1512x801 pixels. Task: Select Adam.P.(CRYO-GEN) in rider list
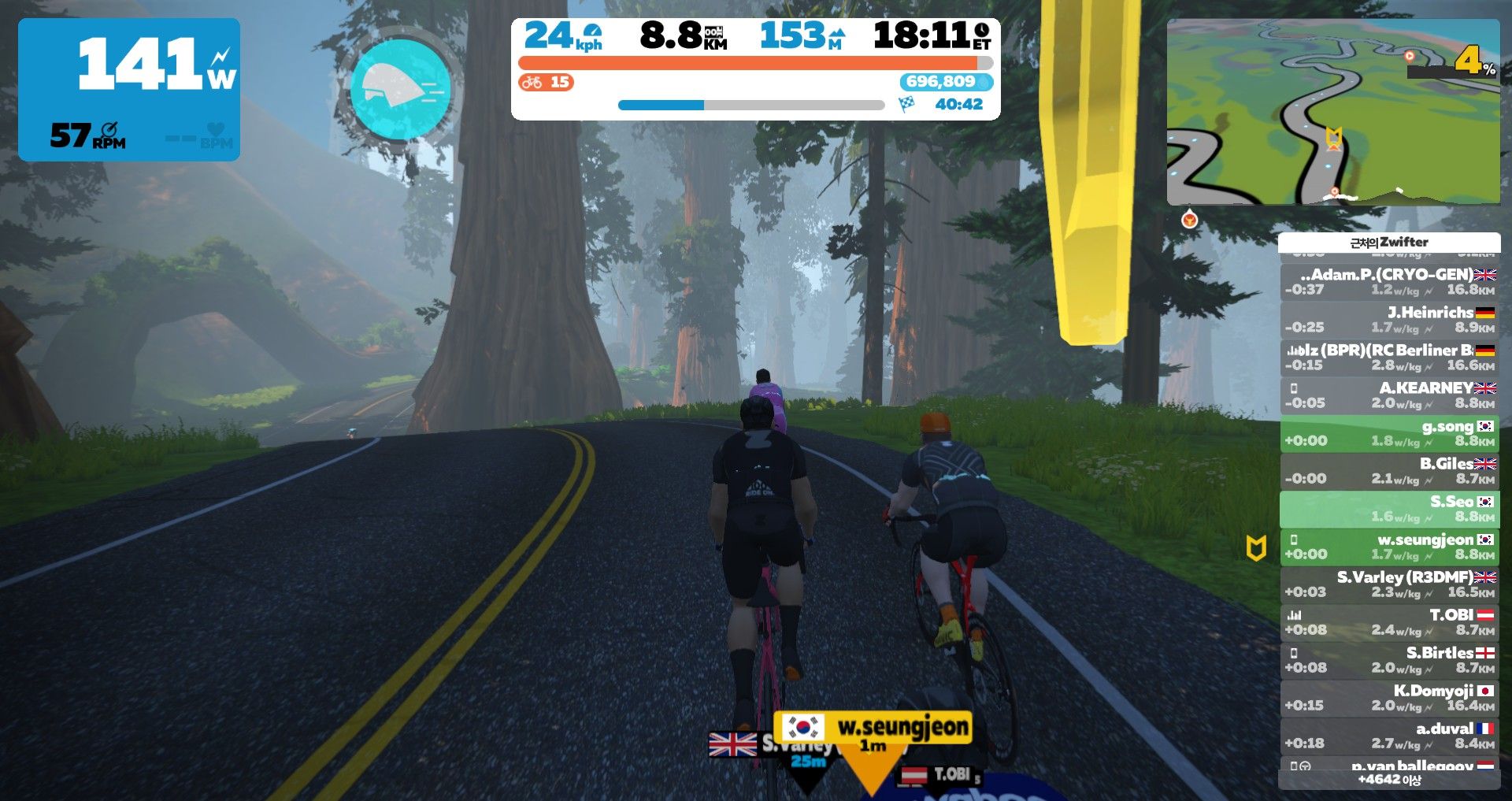(1389, 282)
